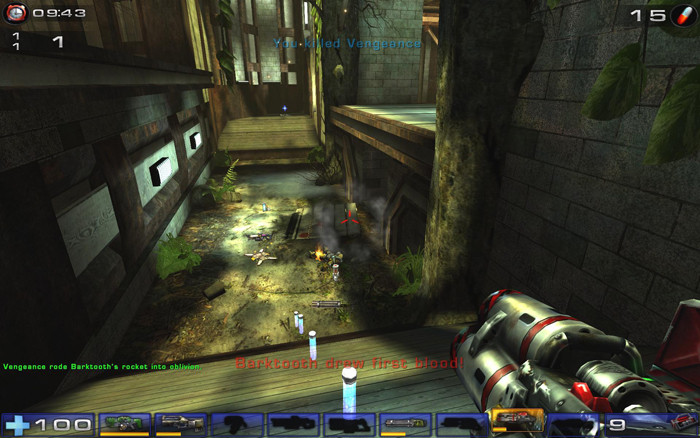Switch to the Assault Rifle slot
700x438 pixels.
tap(181, 424)
